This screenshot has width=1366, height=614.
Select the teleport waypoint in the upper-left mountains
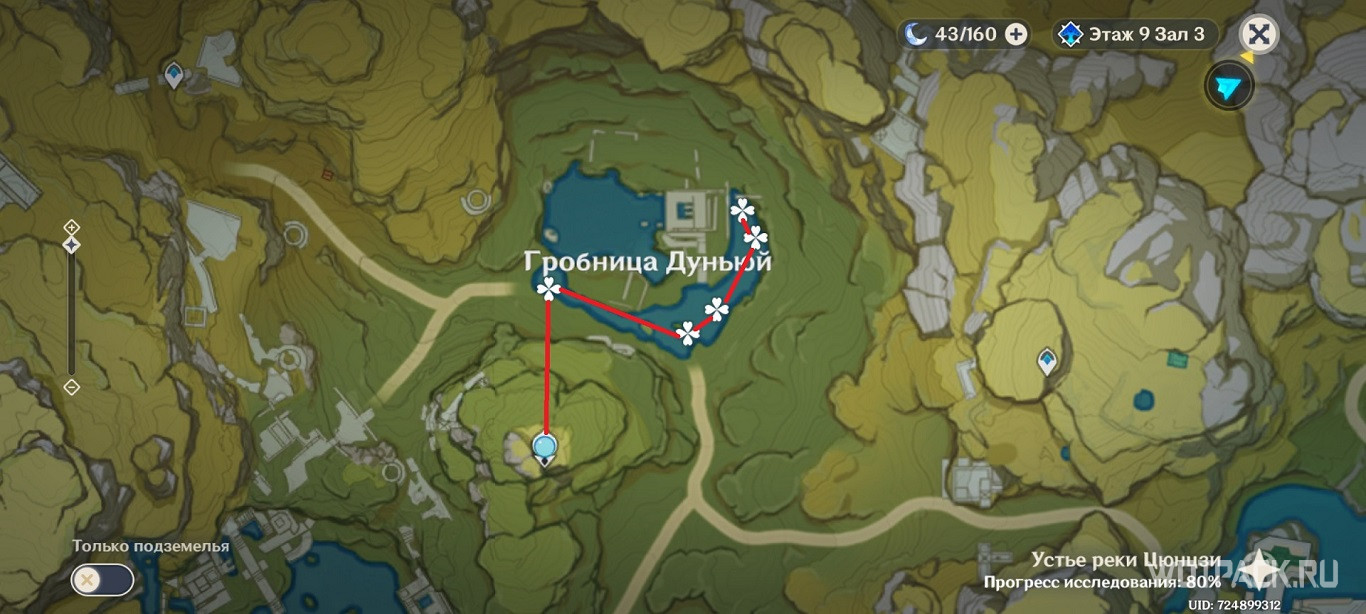tap(174, 74)
